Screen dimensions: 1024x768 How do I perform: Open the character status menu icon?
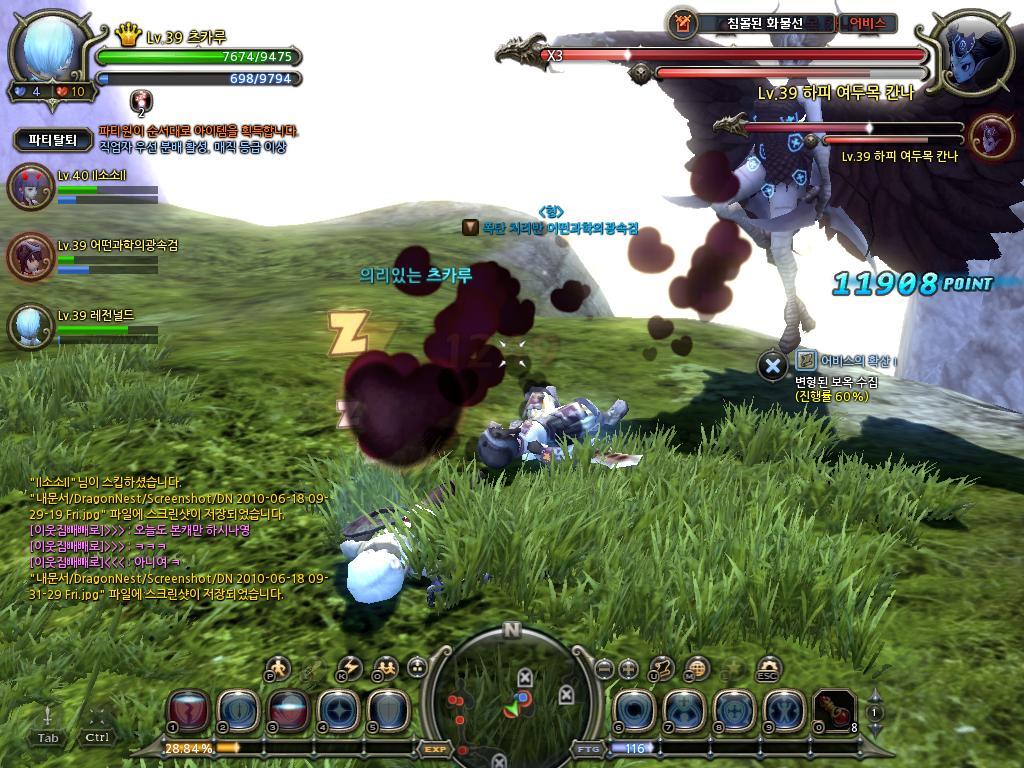277,667
